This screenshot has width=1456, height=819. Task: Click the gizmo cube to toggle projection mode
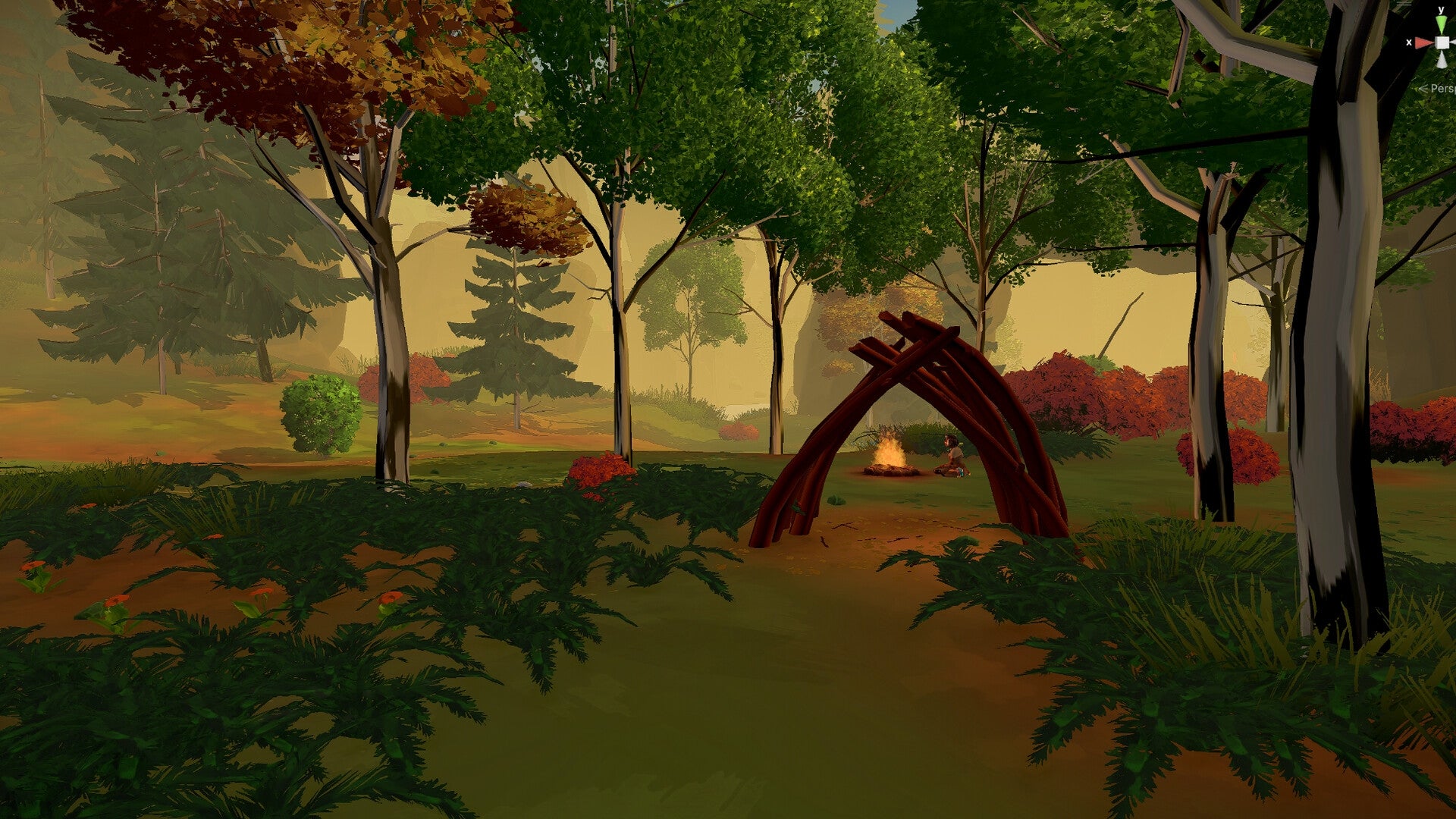click(1442, 42)
